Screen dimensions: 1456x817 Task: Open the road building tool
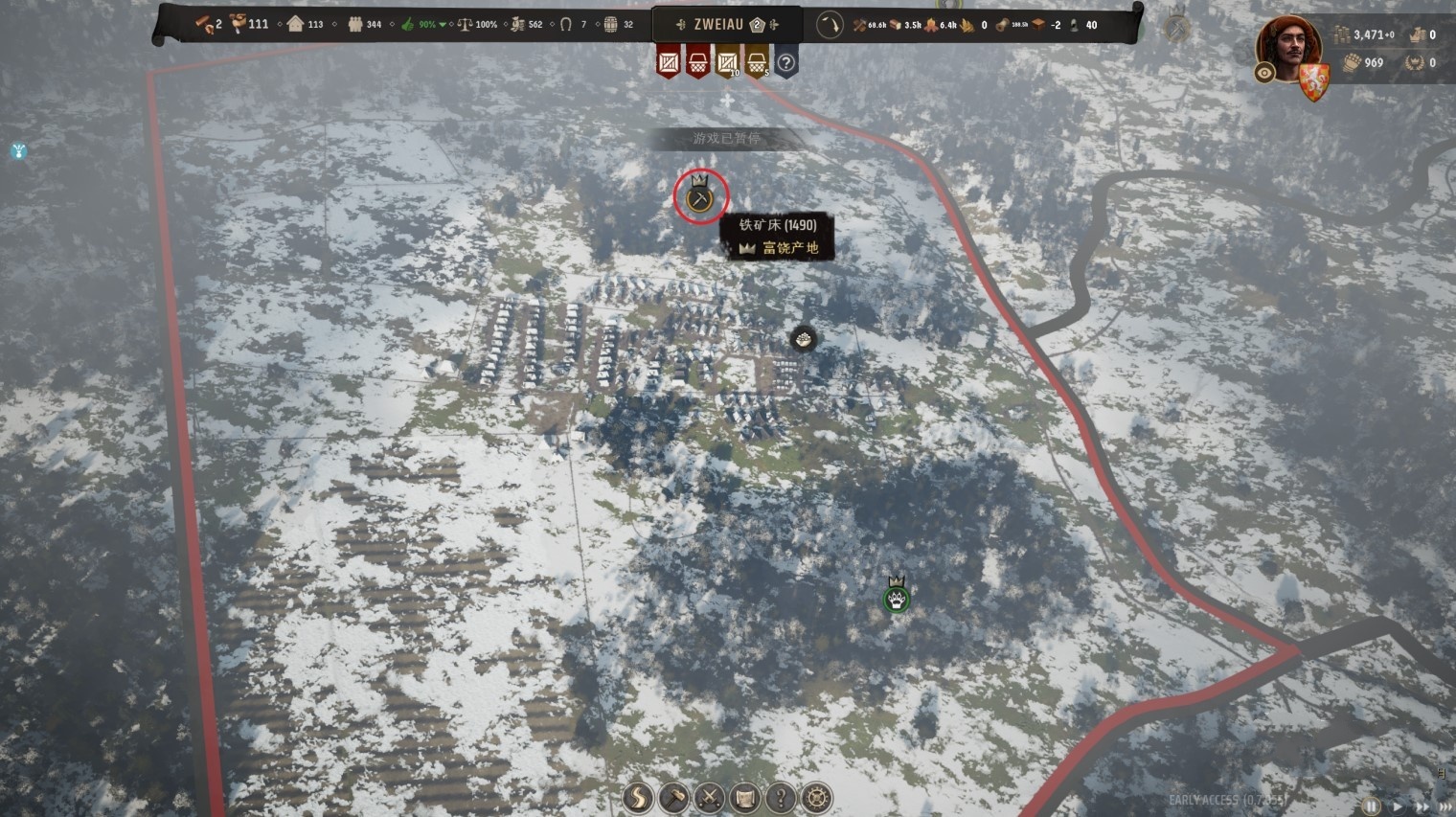[638, 797]
